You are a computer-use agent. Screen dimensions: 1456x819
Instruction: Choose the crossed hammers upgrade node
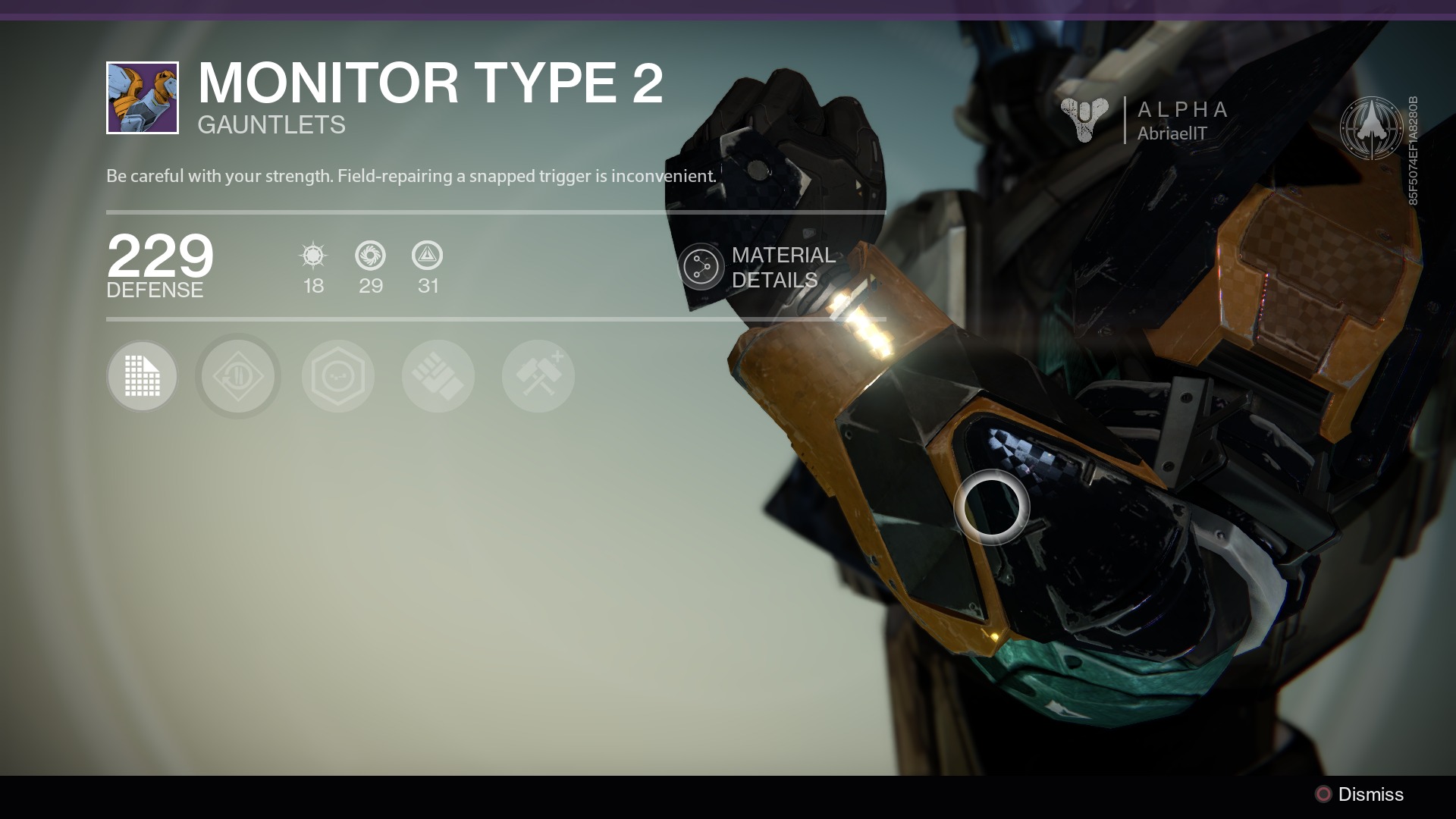pyautogui.click(x=538, y=376)
